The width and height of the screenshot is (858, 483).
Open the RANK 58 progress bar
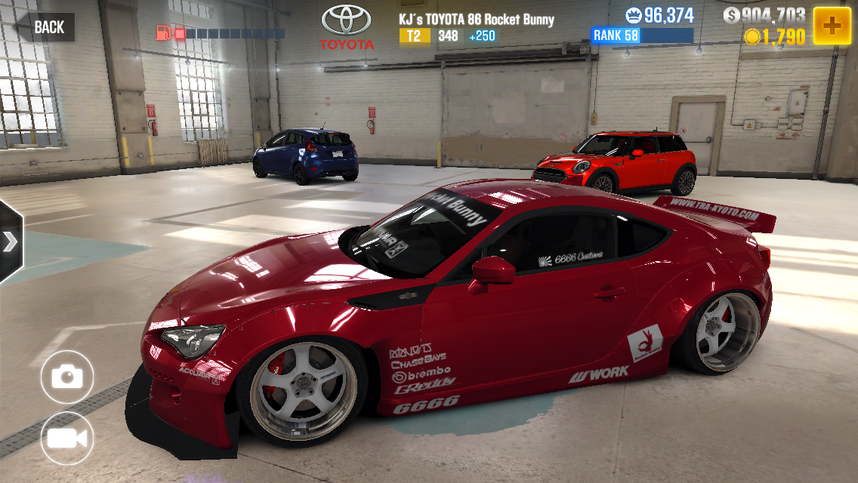pos(642,36)
